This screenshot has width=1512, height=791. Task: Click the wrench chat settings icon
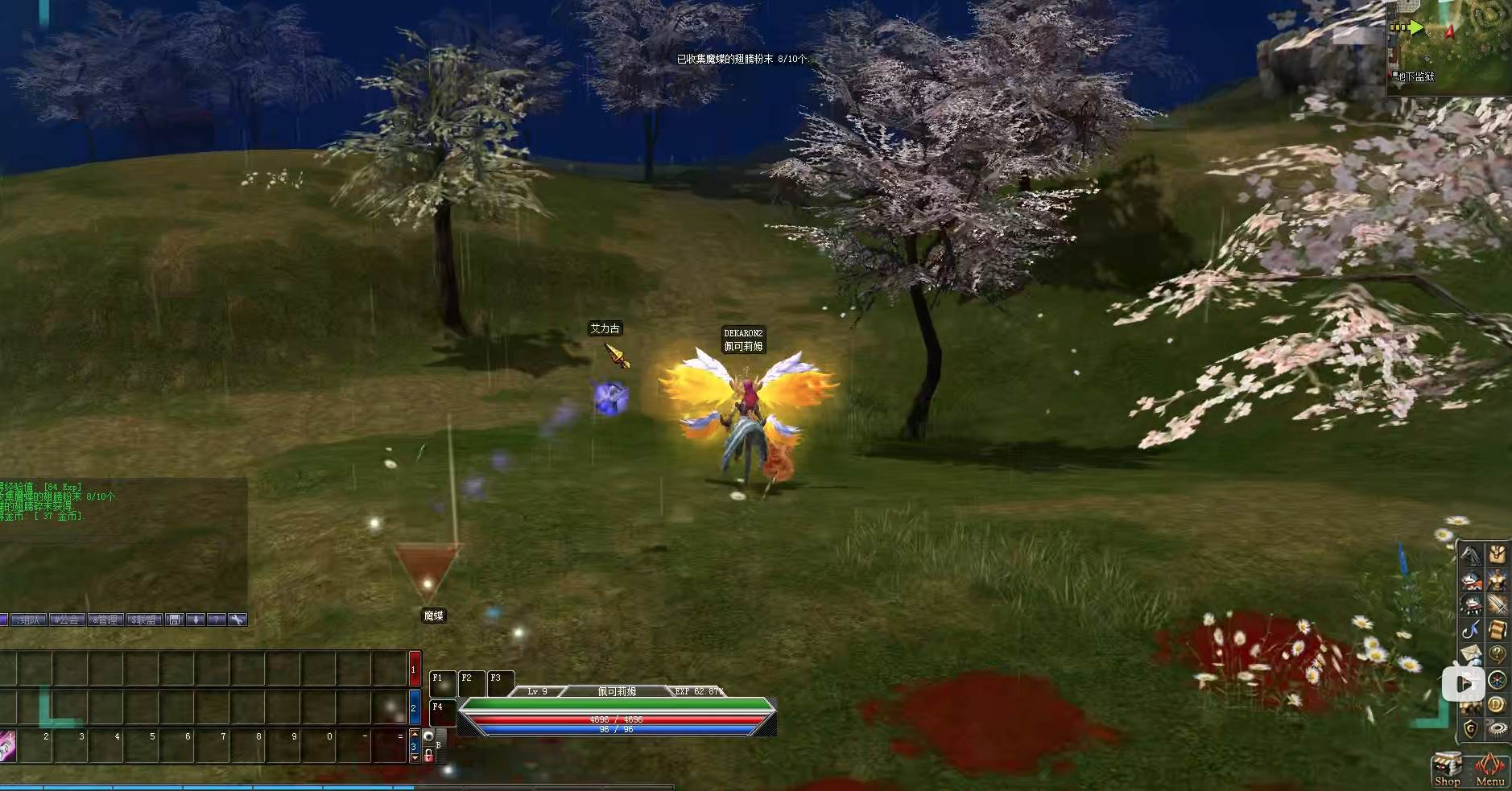[237, 620]
